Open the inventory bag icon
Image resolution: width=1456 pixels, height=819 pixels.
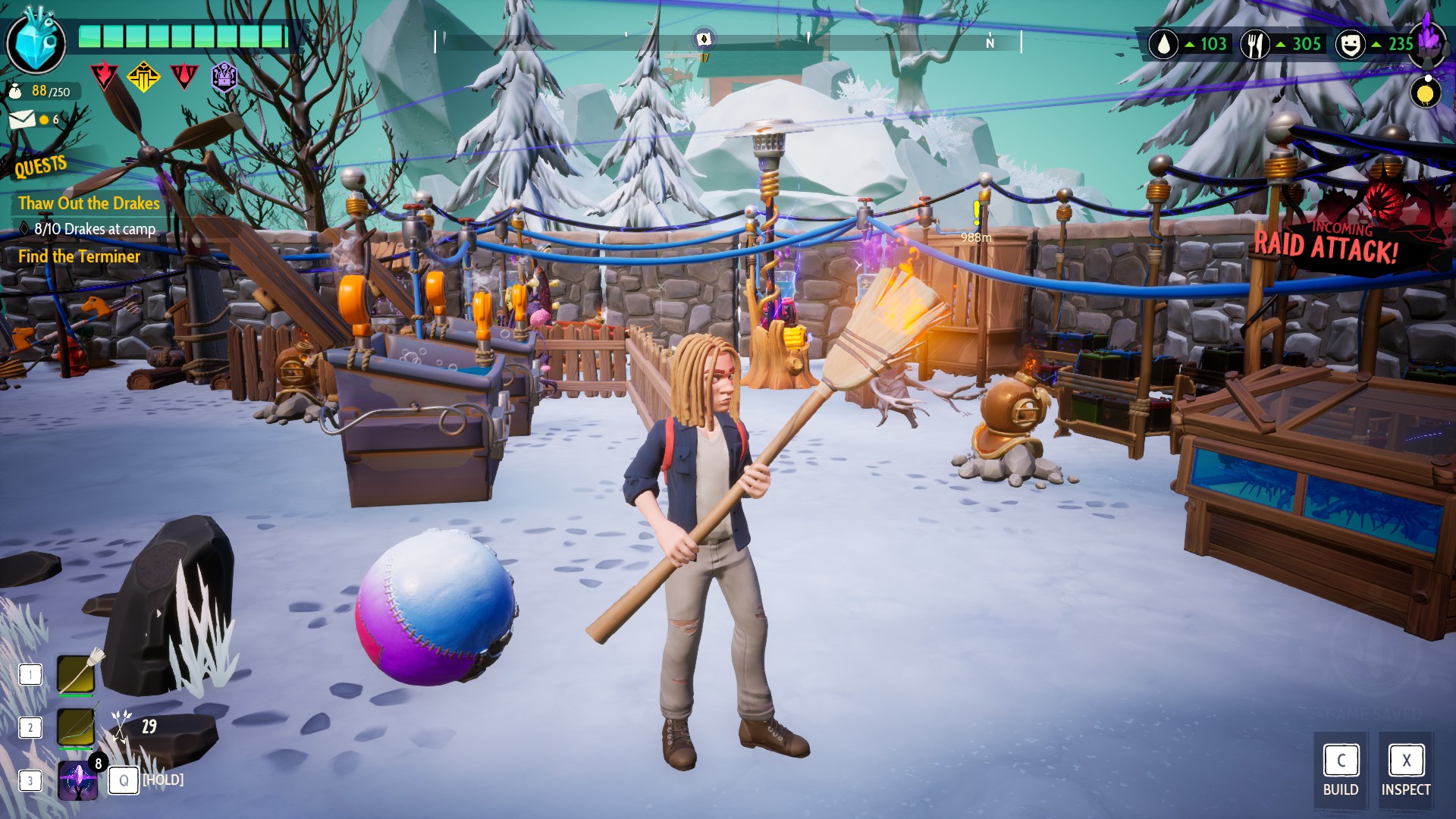pos(15,92)
